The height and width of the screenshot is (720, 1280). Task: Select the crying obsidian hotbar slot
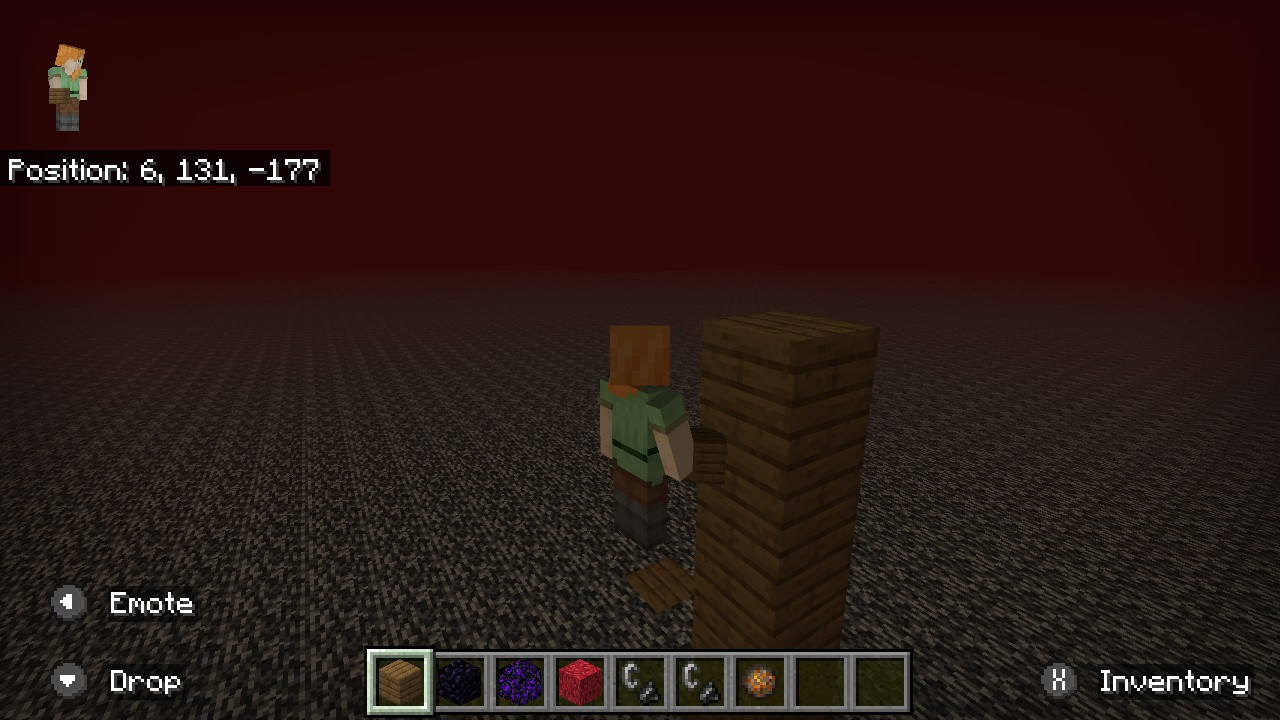coord(520,682)
